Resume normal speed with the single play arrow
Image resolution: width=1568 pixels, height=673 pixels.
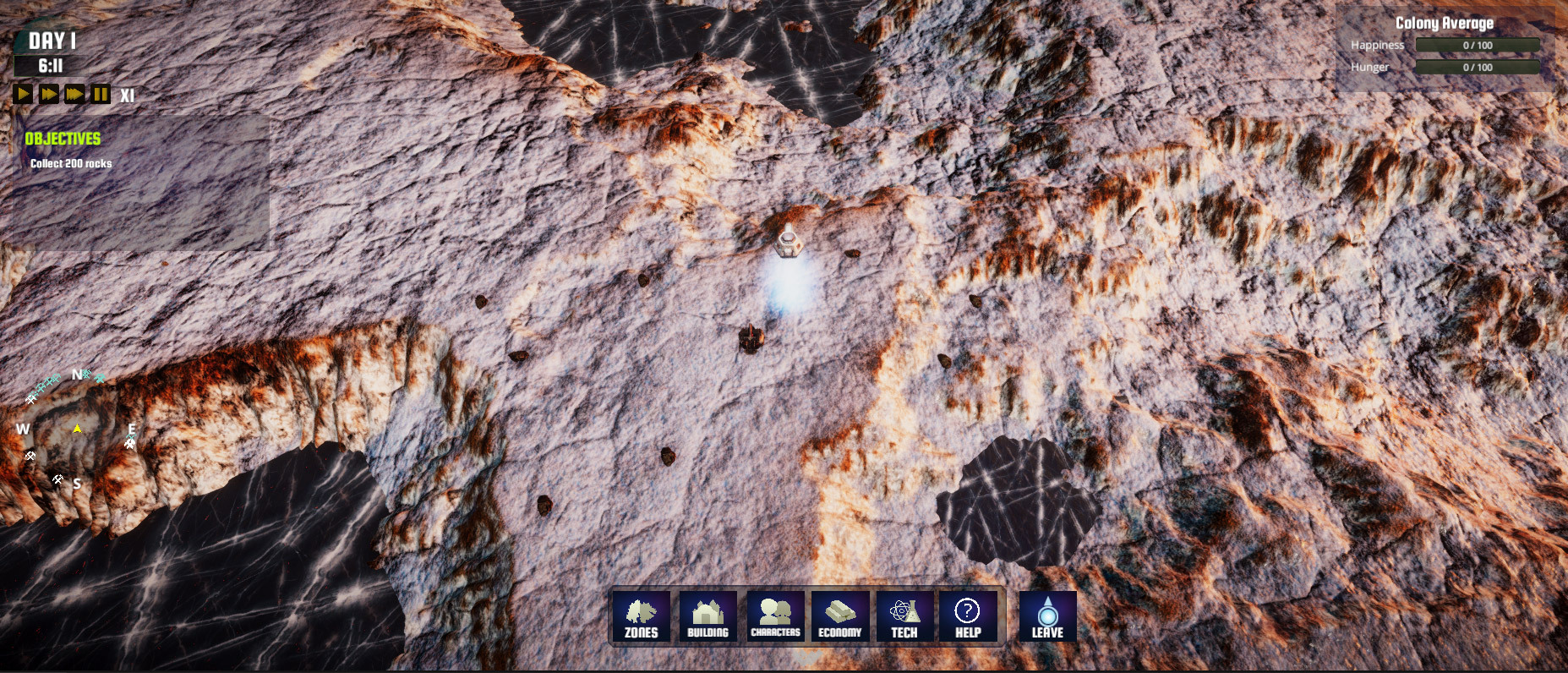coord(22,94)
